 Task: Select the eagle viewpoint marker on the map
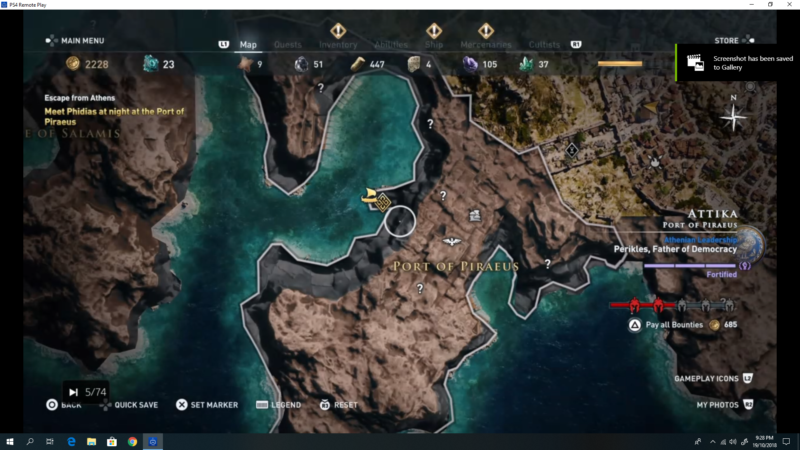[452, 241]
